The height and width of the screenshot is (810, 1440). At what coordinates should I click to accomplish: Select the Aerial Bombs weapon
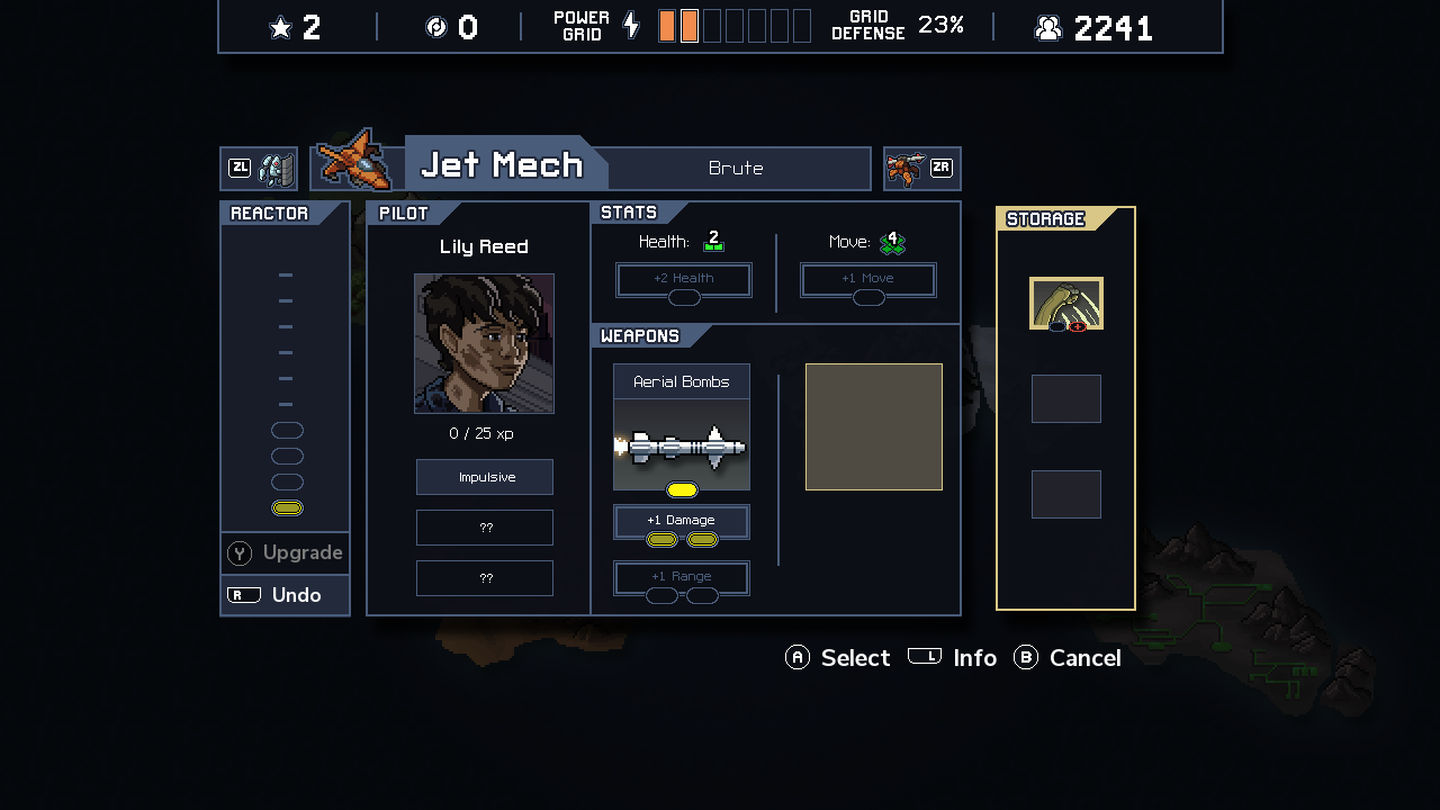(681, 427)
